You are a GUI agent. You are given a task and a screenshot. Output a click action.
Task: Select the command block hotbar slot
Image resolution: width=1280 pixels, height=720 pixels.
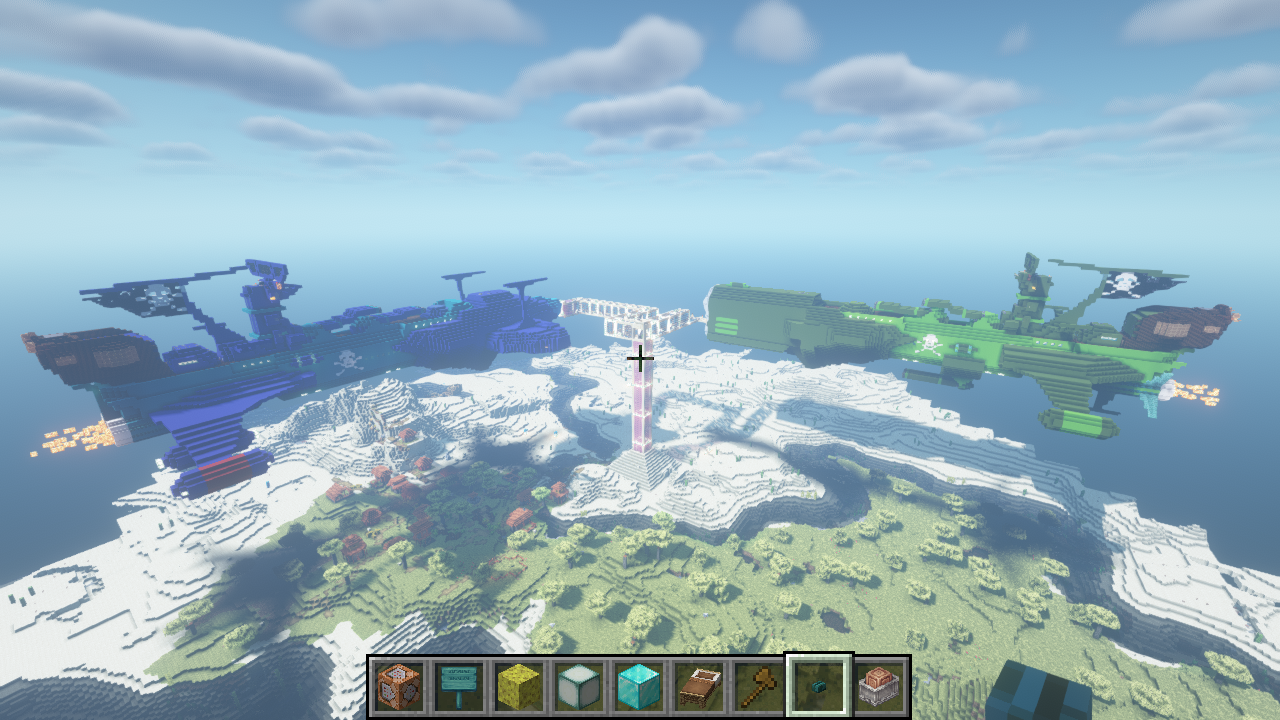399,686
